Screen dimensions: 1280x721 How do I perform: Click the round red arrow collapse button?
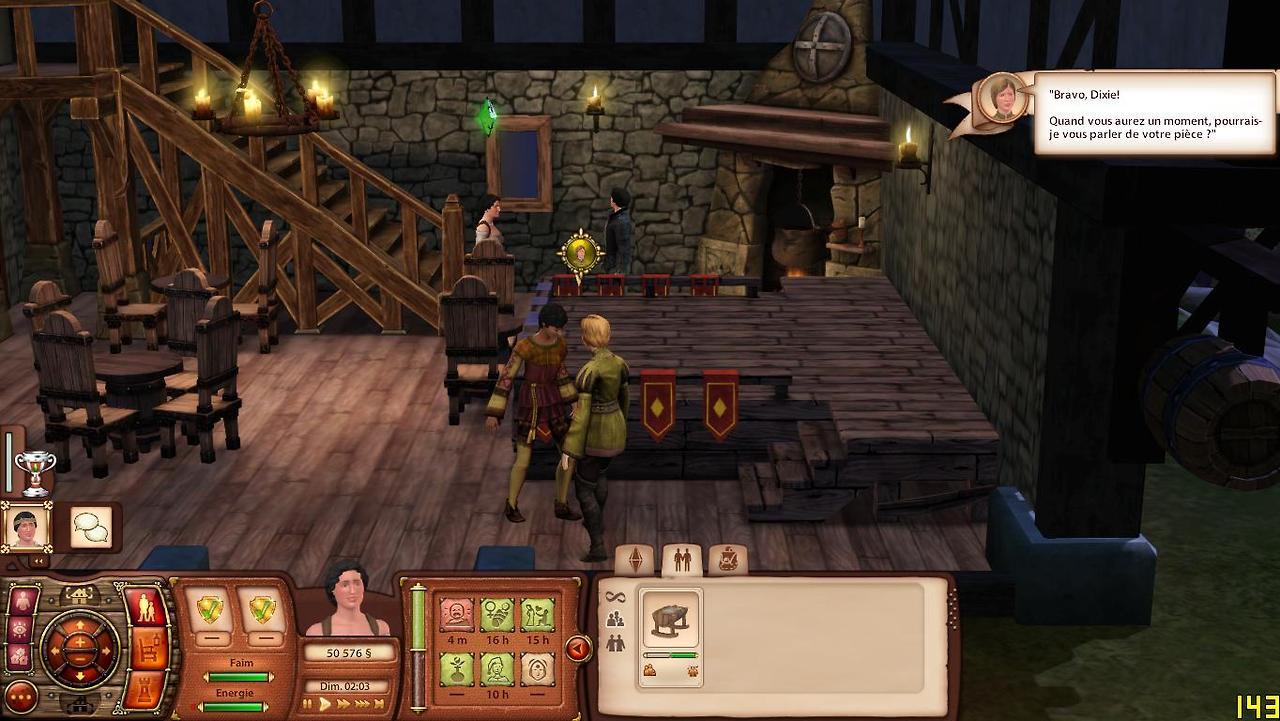(578, 649)
